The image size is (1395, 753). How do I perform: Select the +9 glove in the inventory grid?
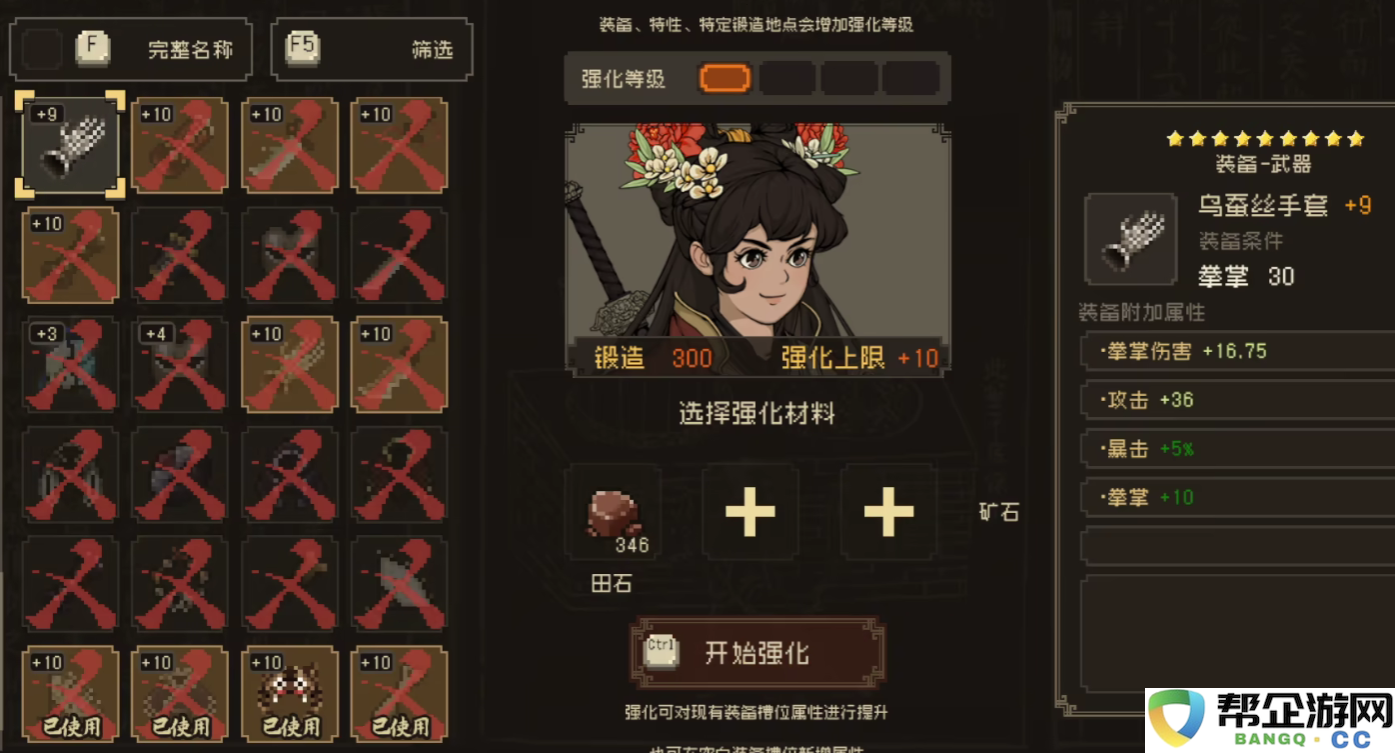[x=70, y=145]
